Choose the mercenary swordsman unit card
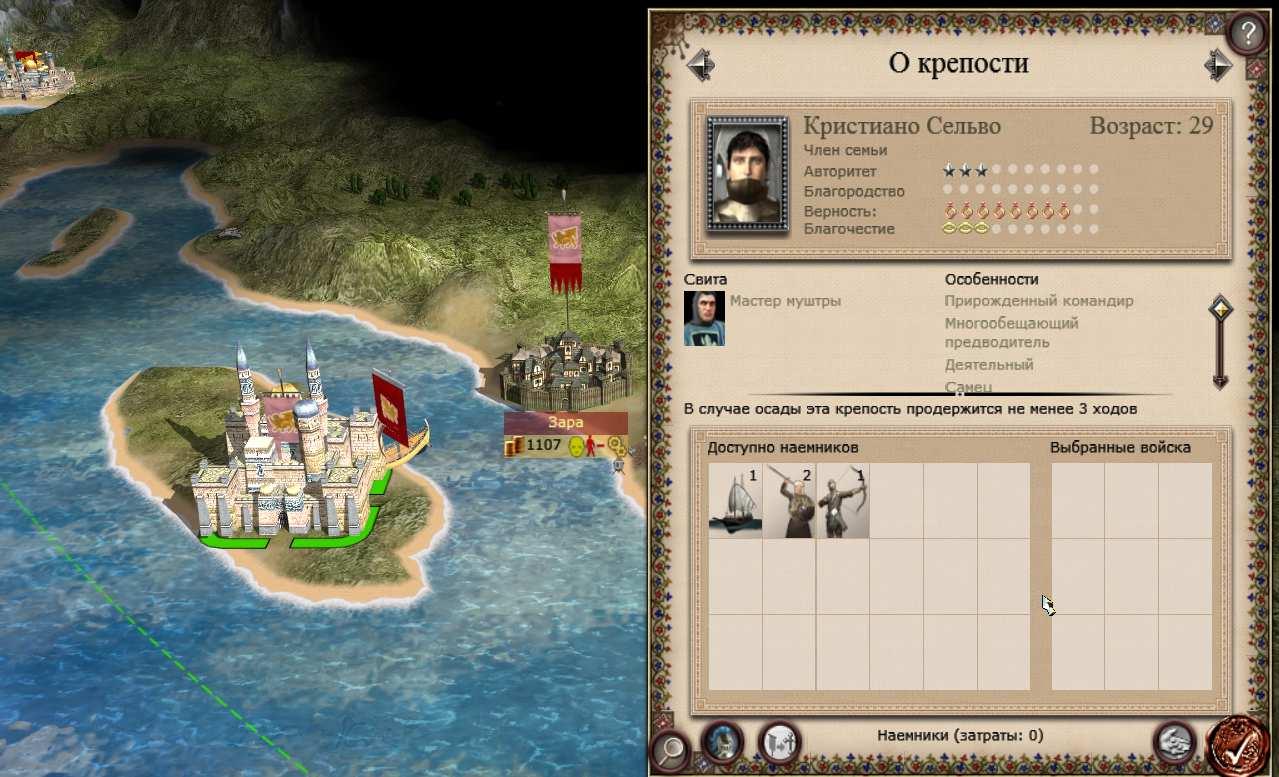The image size is (1279, 777). [x=789, y=501]
